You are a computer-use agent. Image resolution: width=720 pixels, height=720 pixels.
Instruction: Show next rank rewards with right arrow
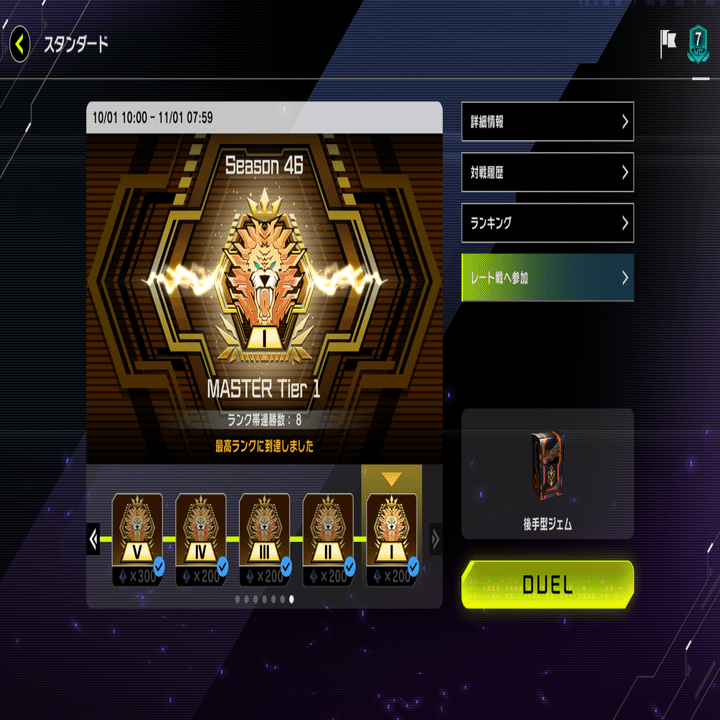pyautogui.click(x=435, y=539)
